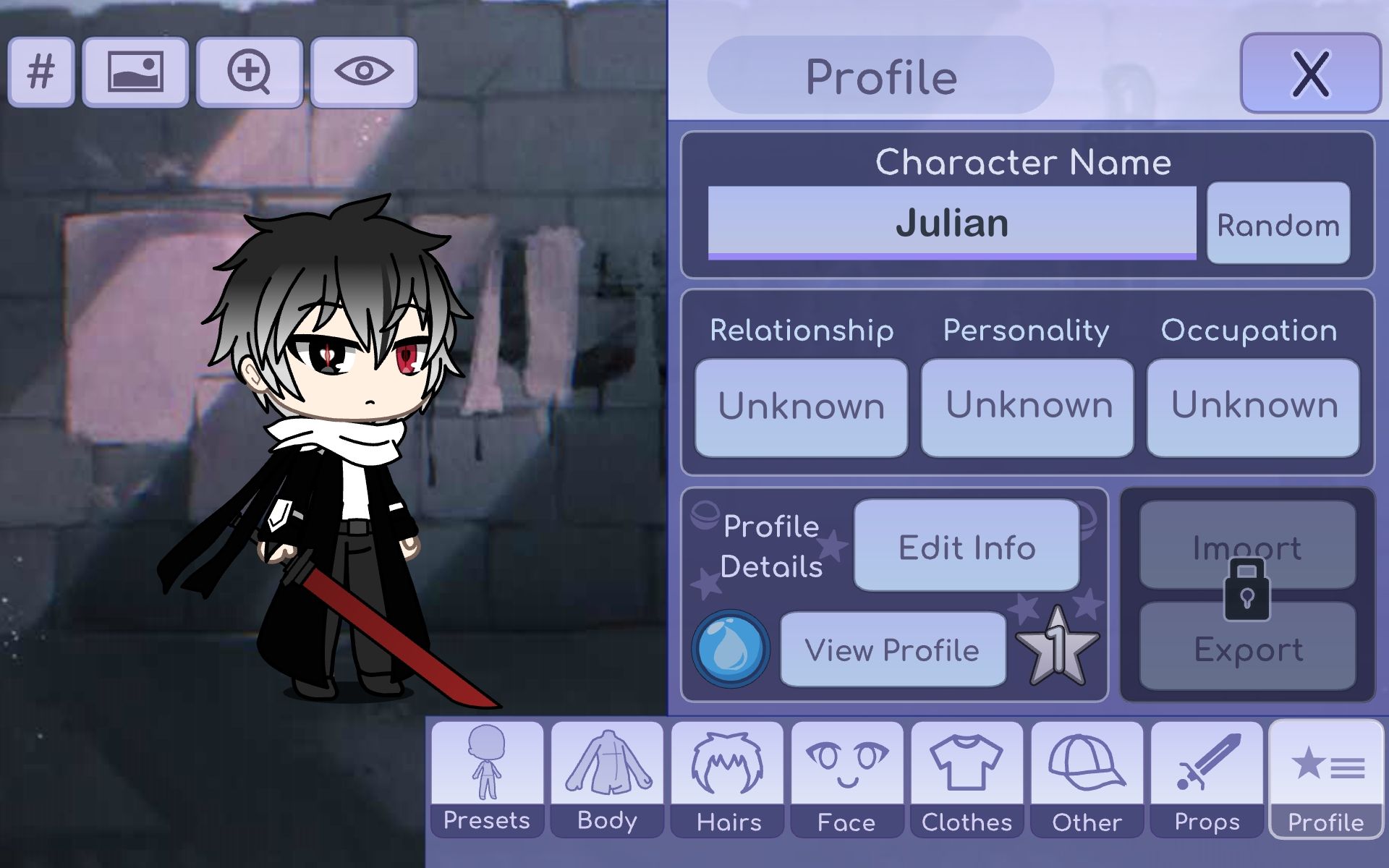Generate a Random character name
This screenshot has width=1389, height=868.
(x=1278, y=224)
